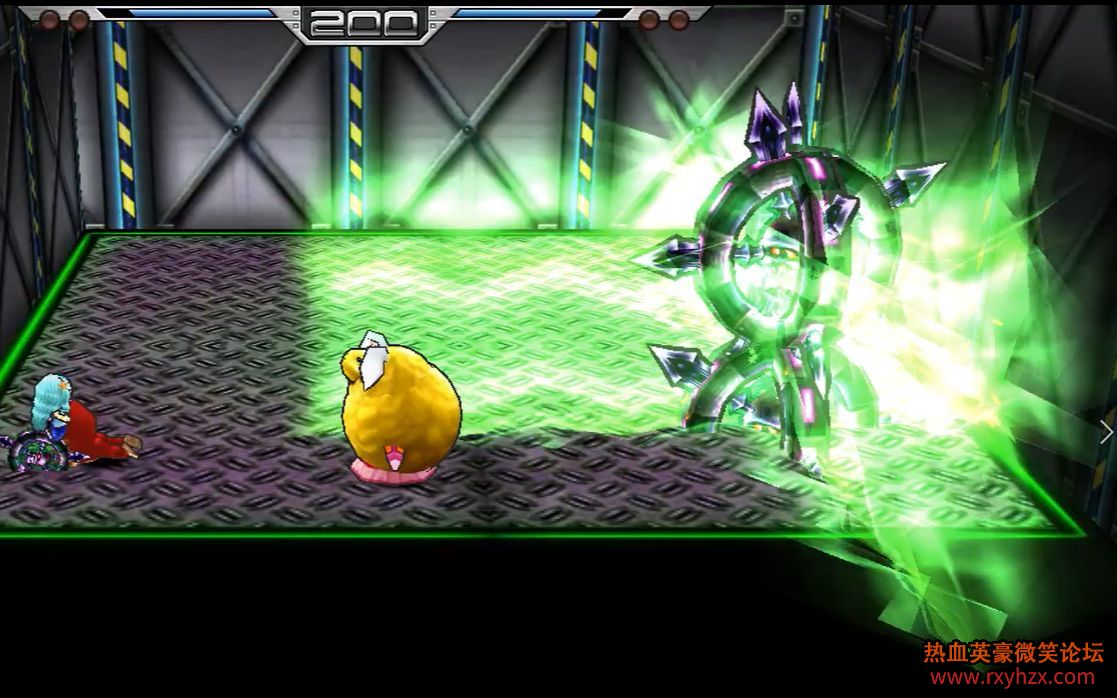Click the white right-arrow chevron overlay
The image size is (1117, 698).
coord(1105,431)
